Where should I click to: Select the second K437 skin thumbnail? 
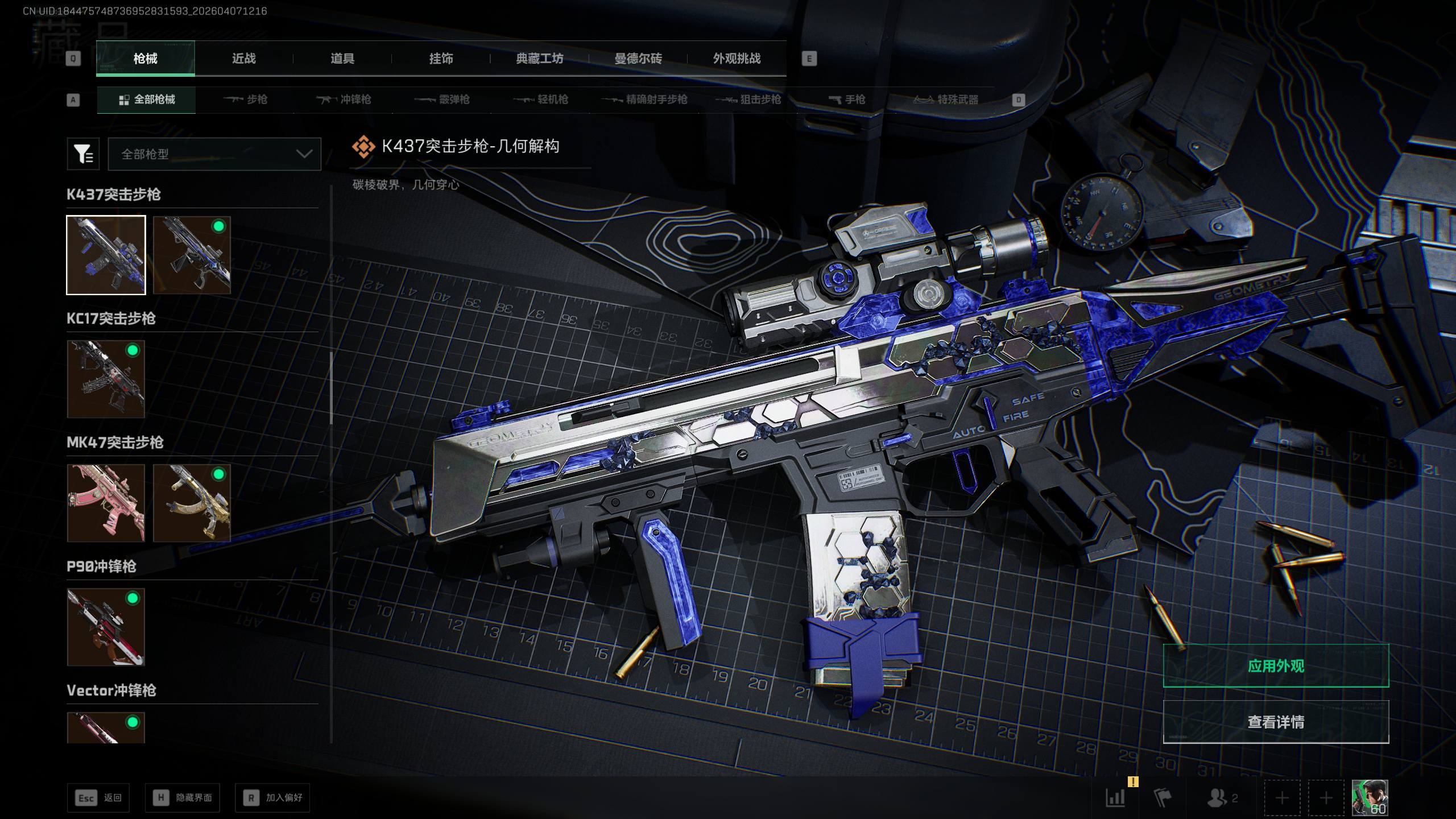coord(192,255)
